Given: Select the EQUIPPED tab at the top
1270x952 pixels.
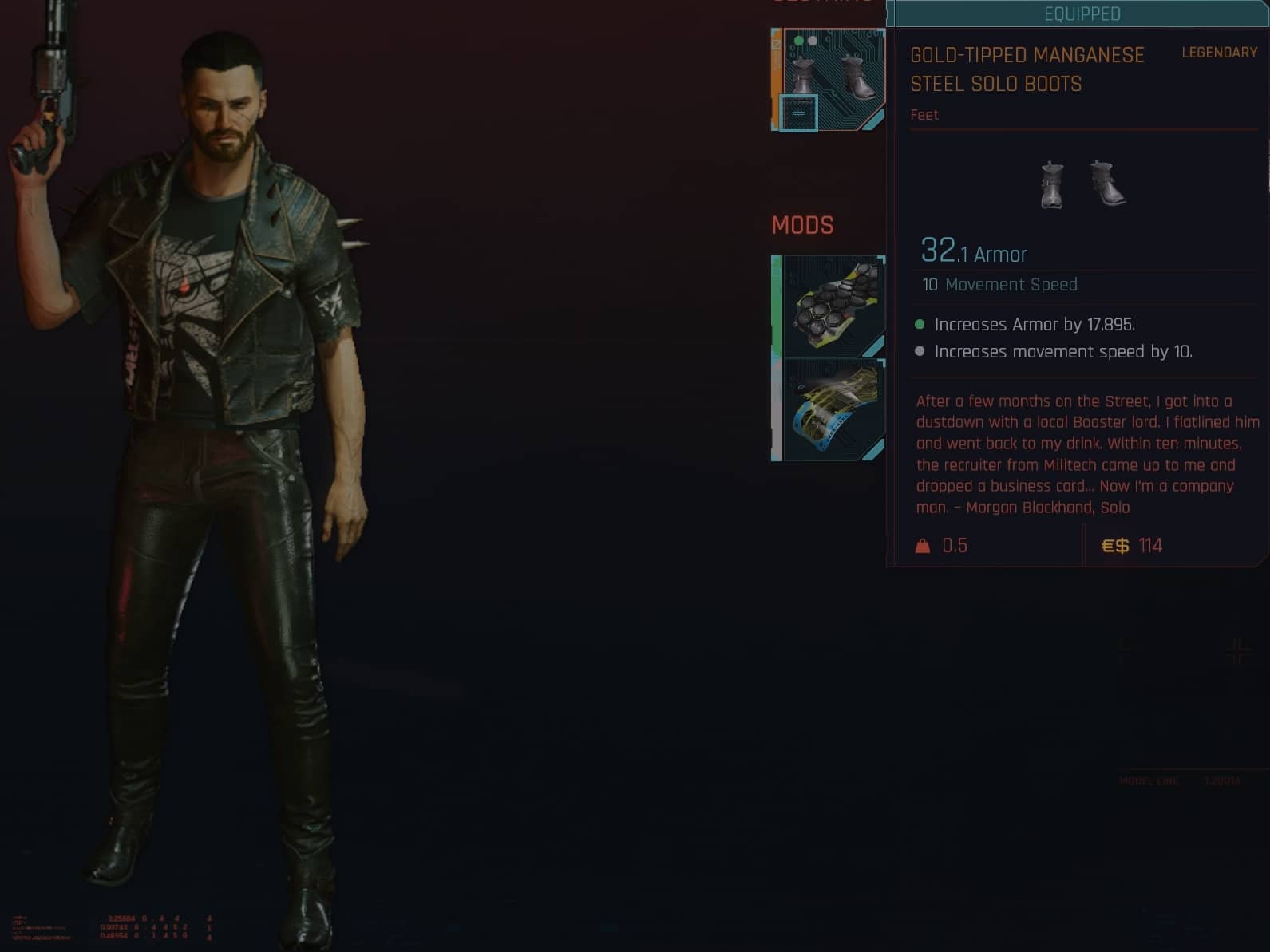Looking at the screenshot, I should [1080, 13].
